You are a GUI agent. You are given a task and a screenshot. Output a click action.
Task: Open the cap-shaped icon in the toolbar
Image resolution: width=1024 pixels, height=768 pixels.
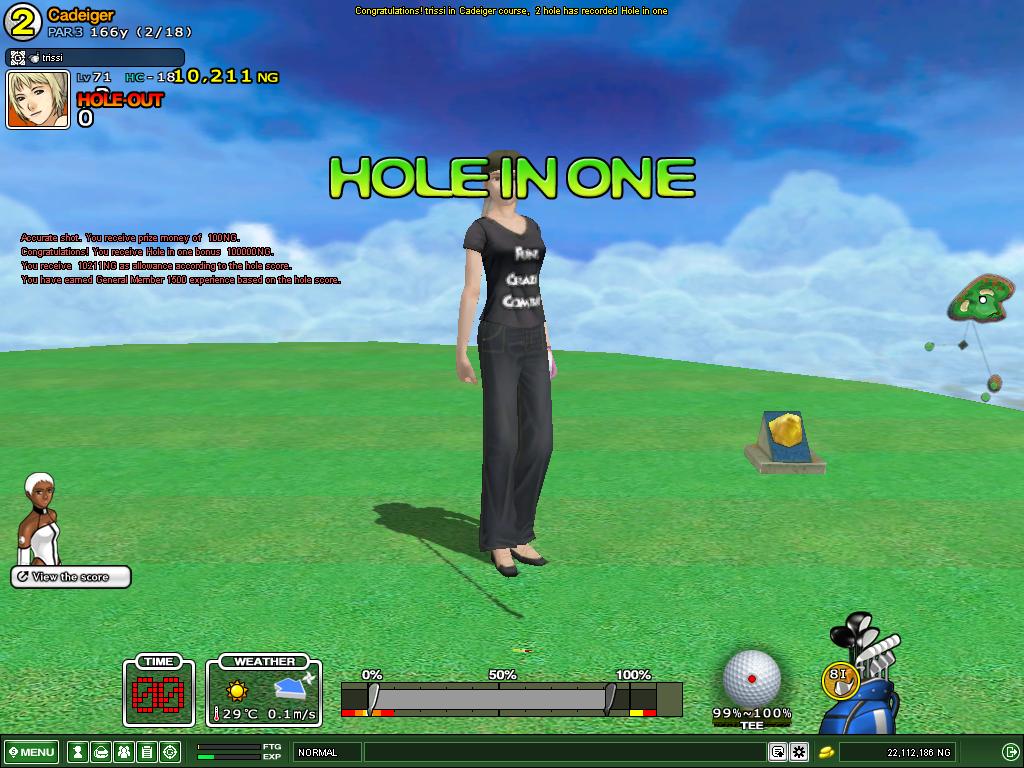[99, 752]
